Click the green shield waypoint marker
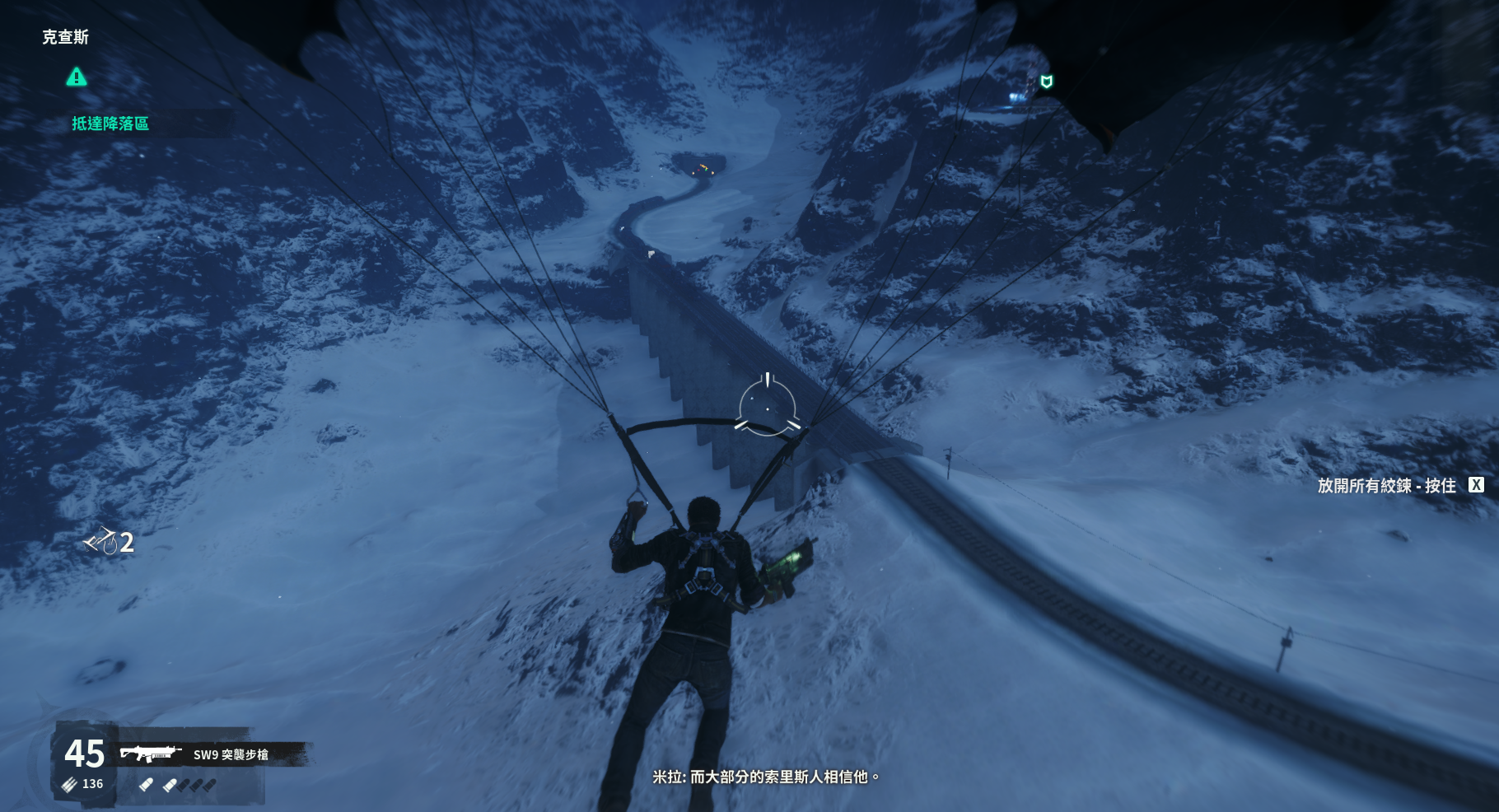Screen dimensions: 1499x812 (1047, 82)
